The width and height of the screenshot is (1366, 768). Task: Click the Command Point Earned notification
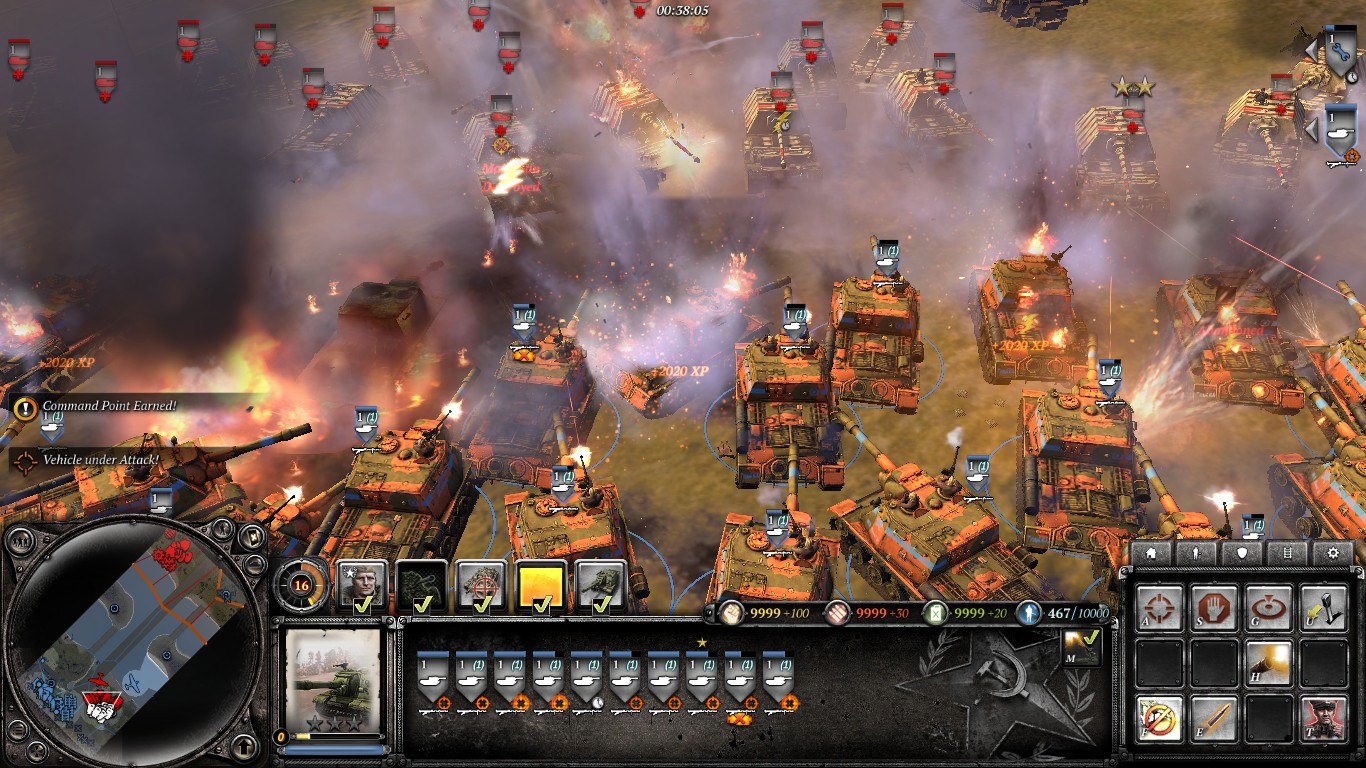108,406
